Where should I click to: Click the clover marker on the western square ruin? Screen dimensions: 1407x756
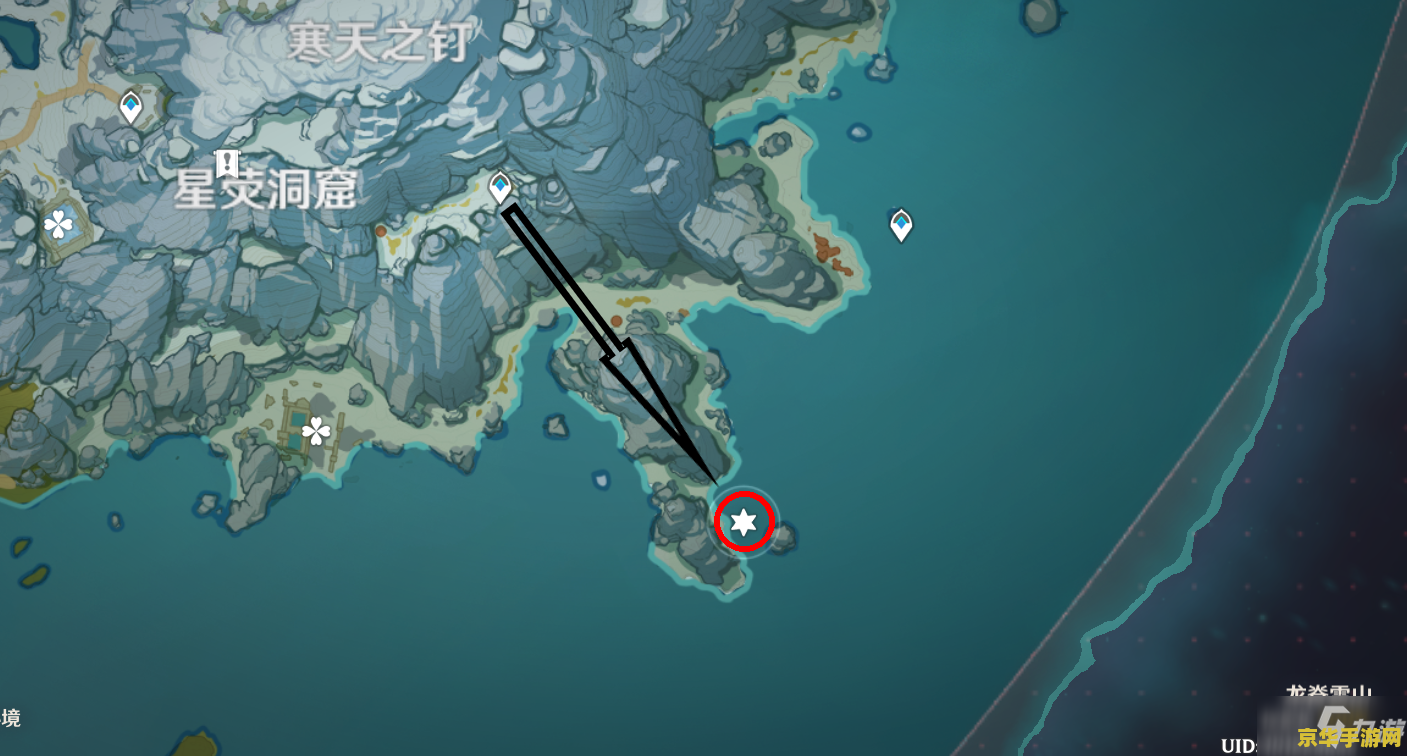[59, 225]
